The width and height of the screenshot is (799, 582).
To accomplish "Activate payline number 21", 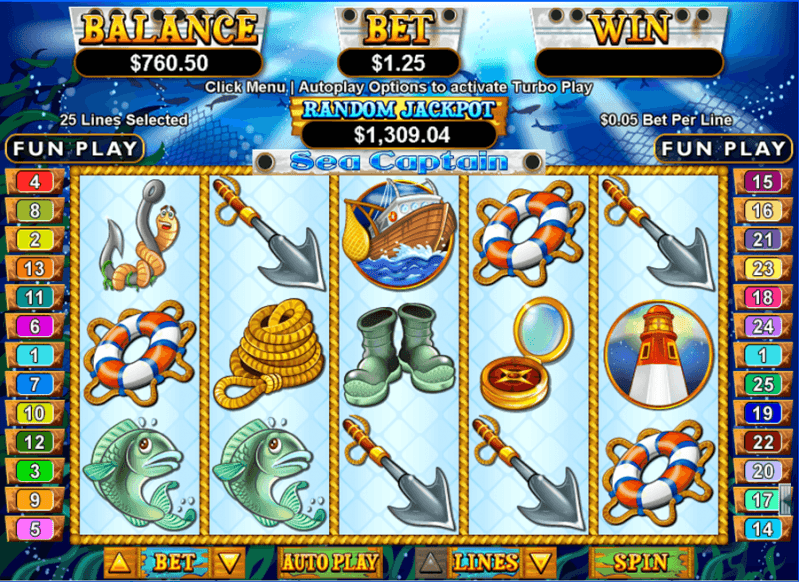I will (763, 239).
